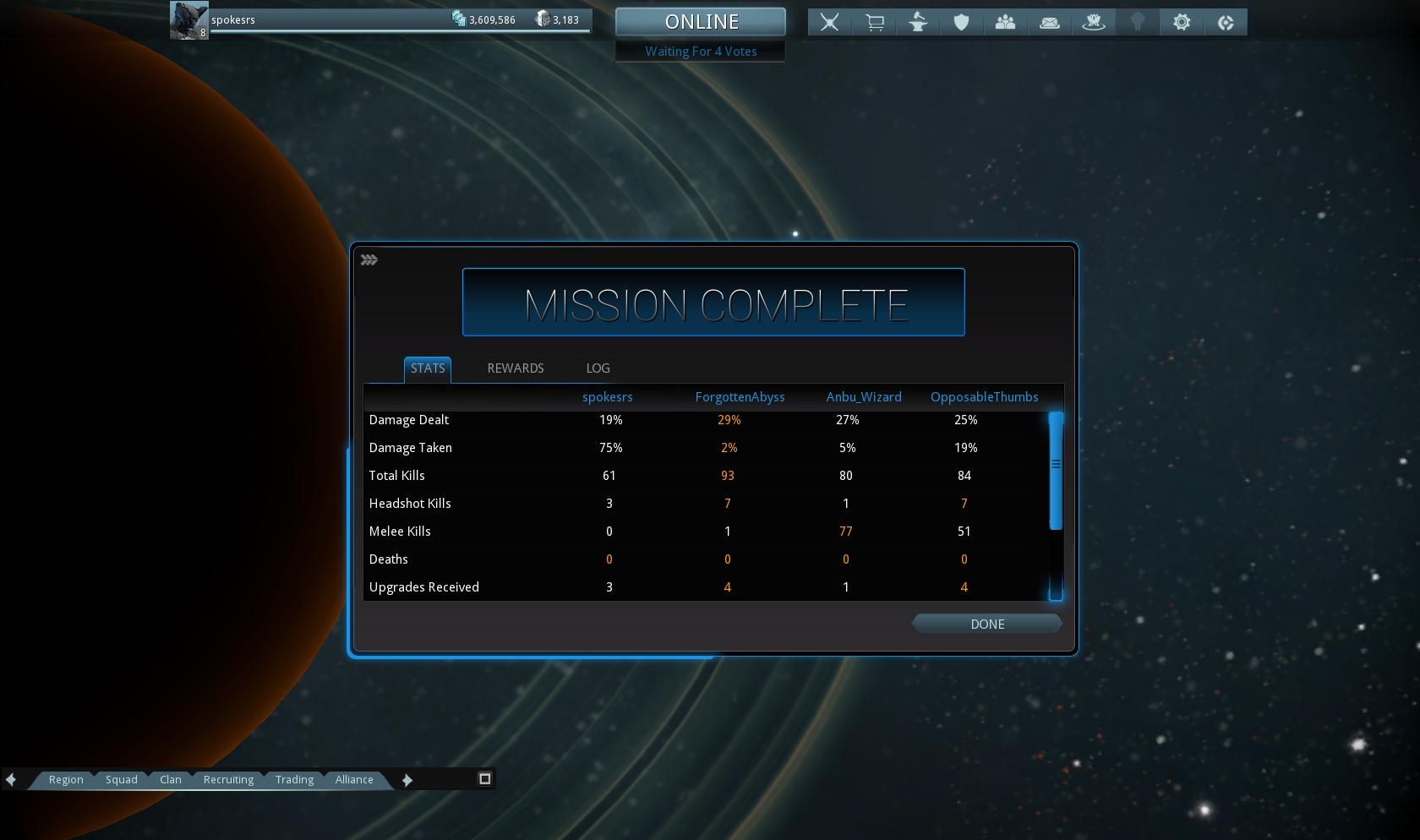Click the ONLINE status button

tap(701, 22)
